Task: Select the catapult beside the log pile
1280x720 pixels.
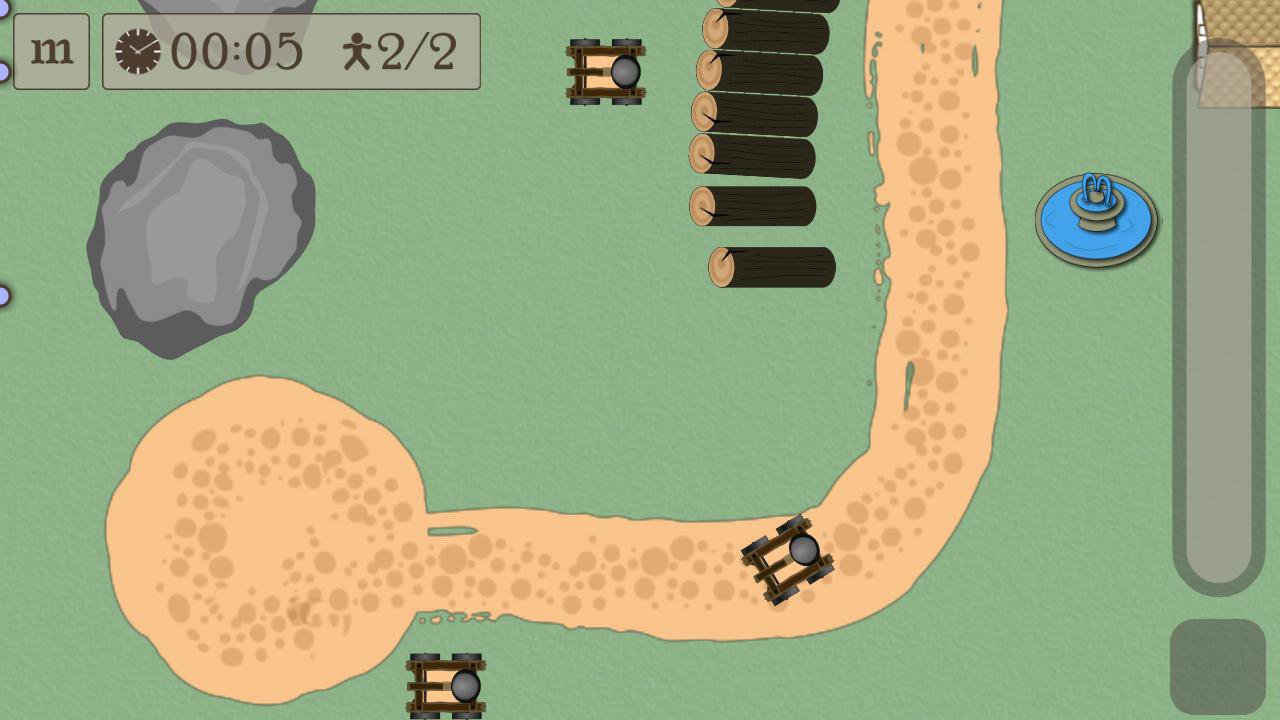Action: click(606, 70)
